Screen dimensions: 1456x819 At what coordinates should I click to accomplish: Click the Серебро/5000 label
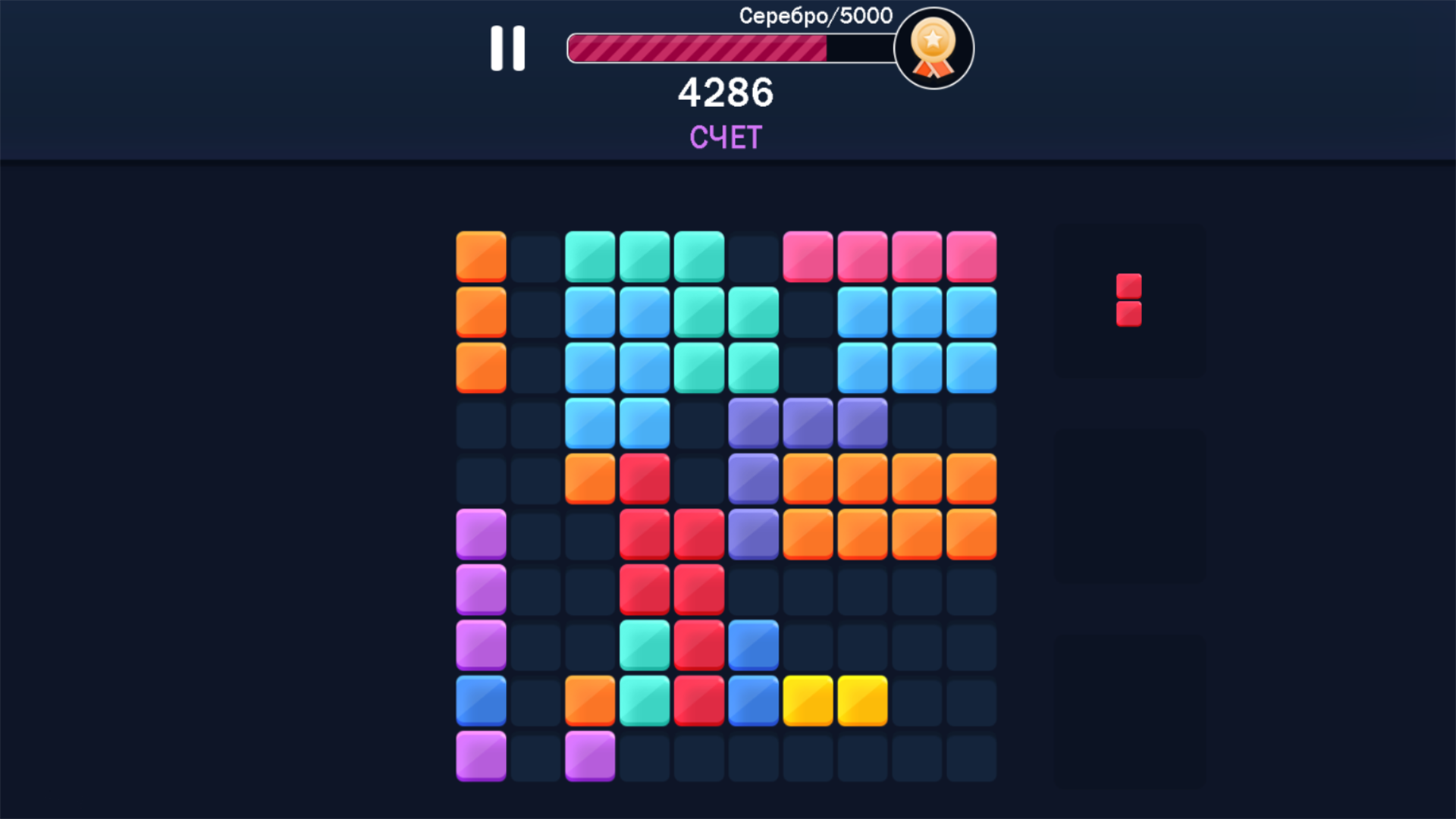(x=815, y=15)
